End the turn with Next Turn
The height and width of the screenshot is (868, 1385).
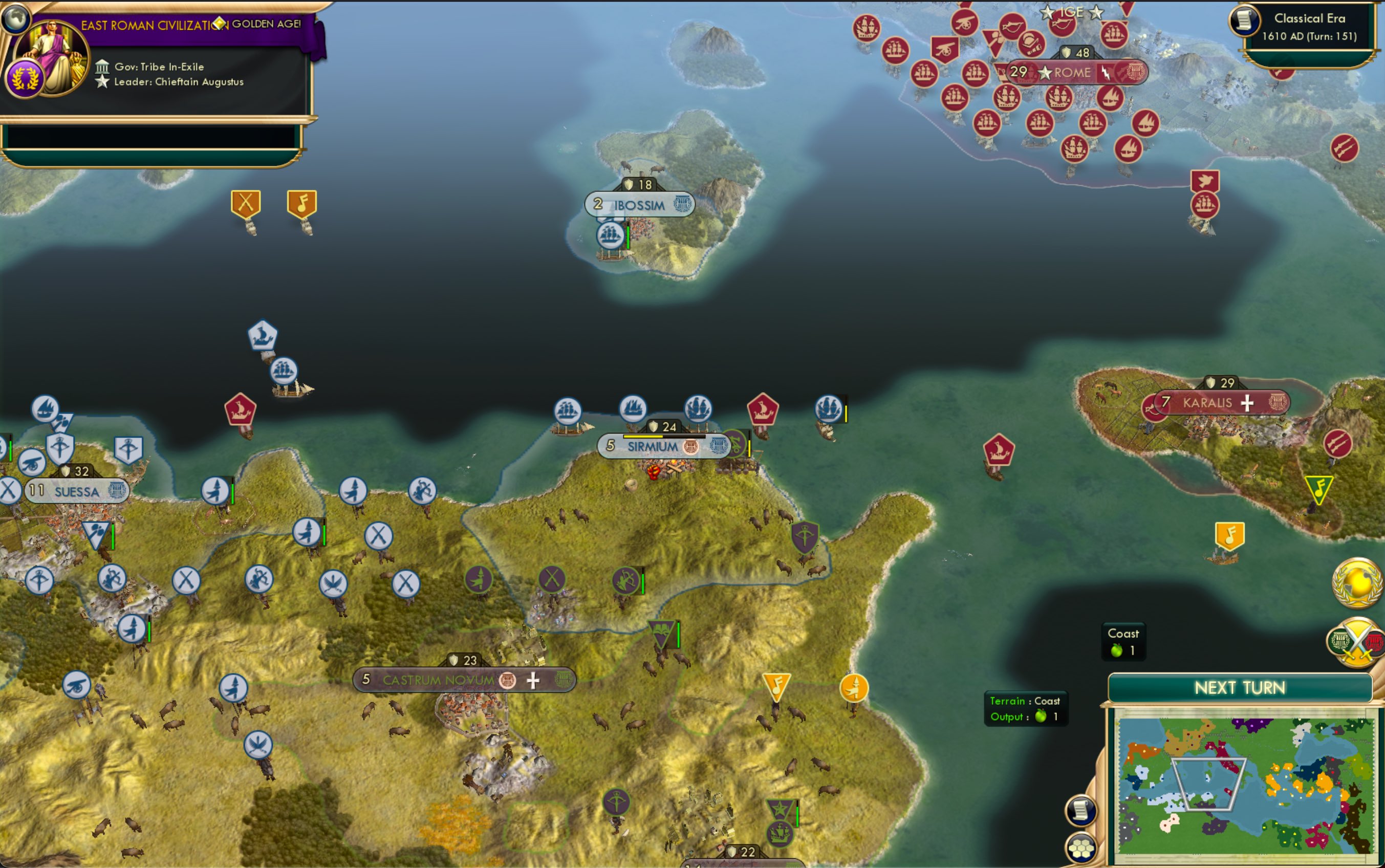pos(1240,688)
